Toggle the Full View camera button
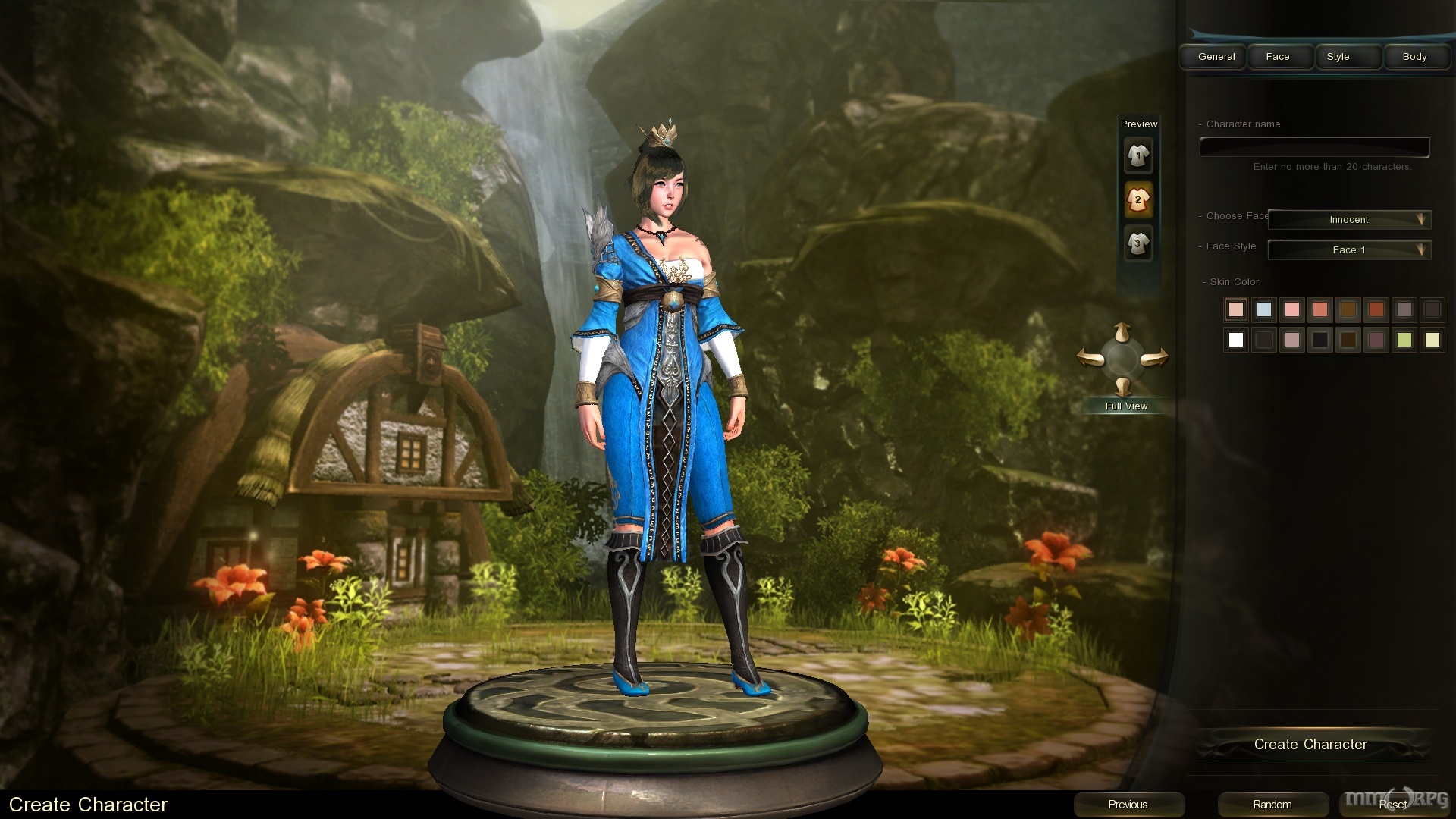This screenshot has height=819, width=1456. click(1126, 406)
